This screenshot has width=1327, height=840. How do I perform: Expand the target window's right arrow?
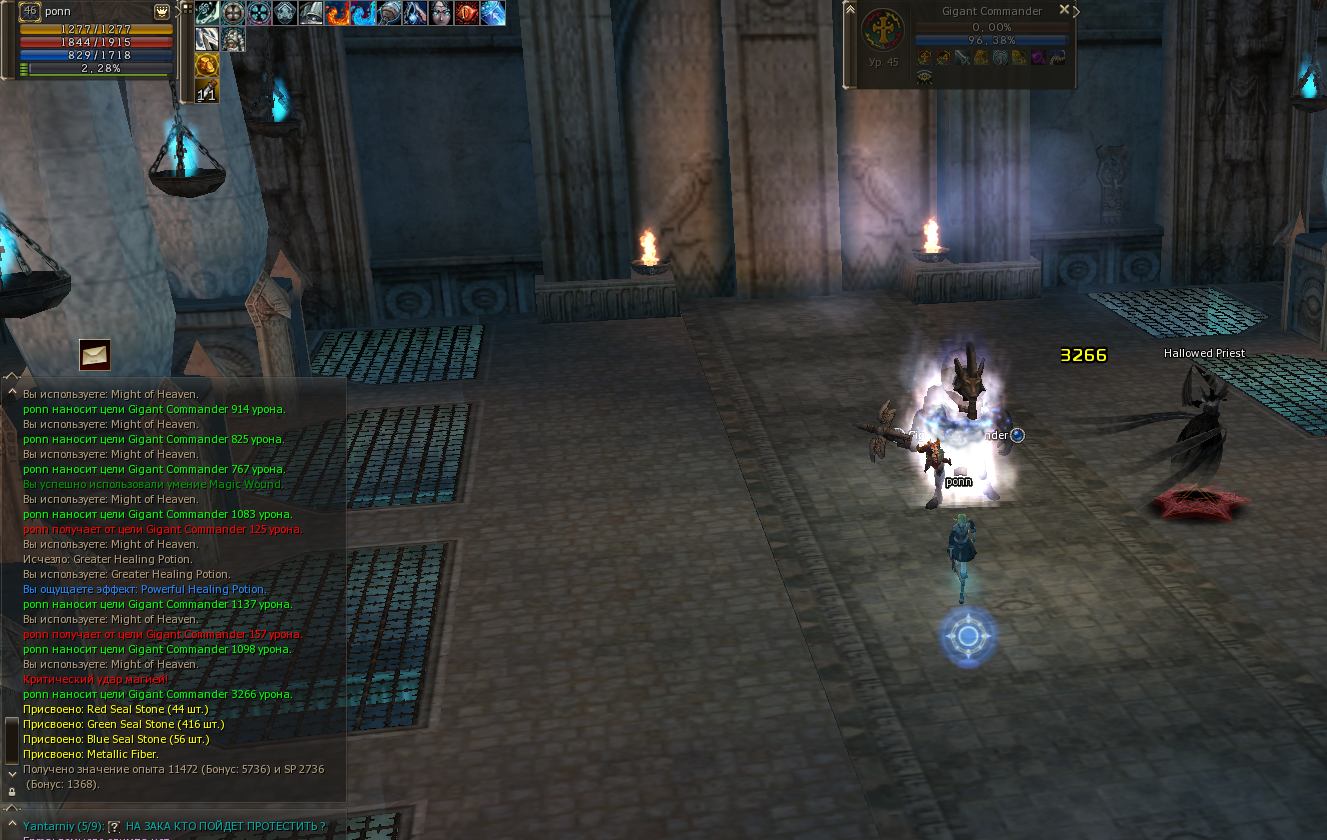1077,11
